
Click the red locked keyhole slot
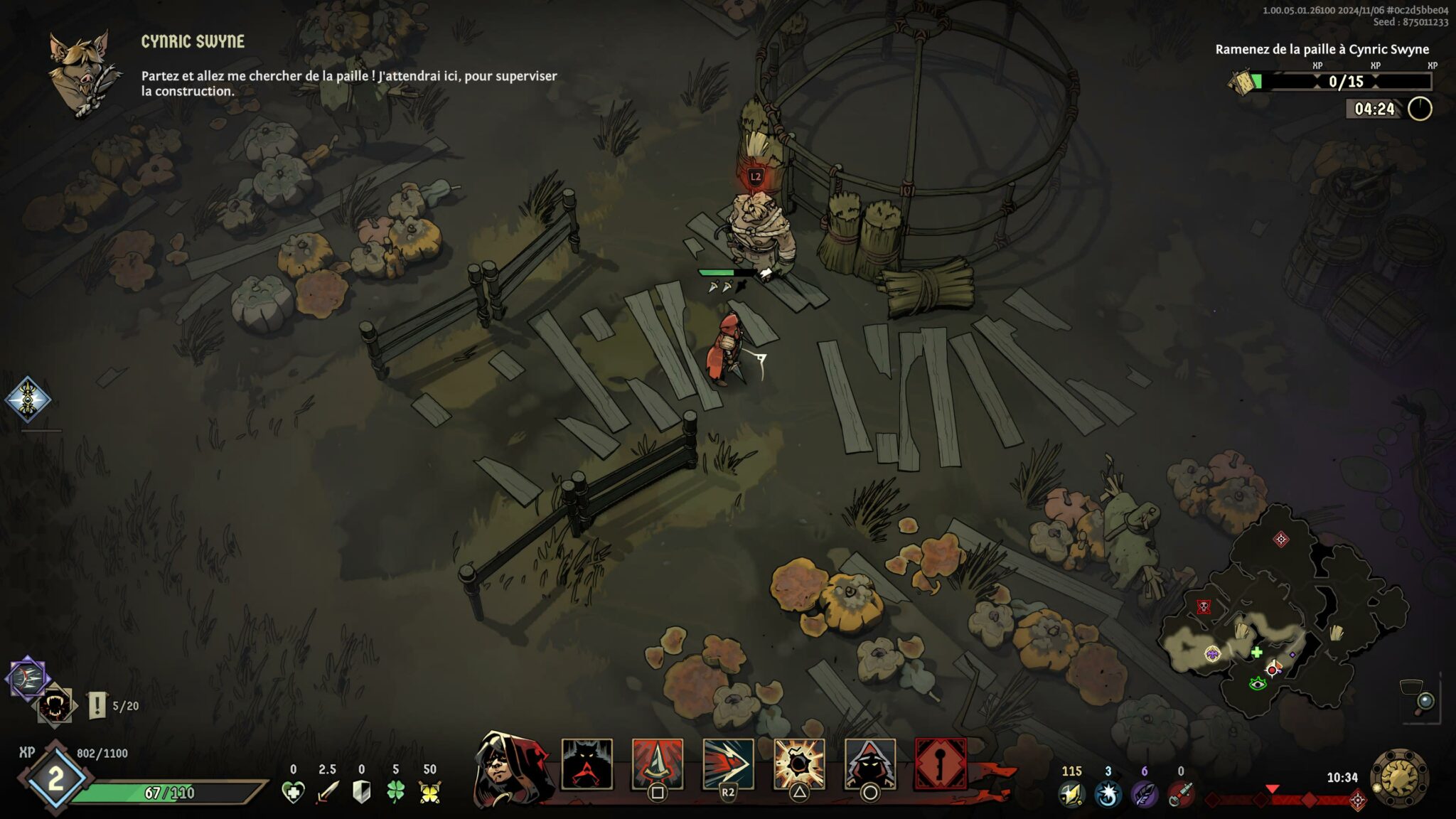coord(941,764)
